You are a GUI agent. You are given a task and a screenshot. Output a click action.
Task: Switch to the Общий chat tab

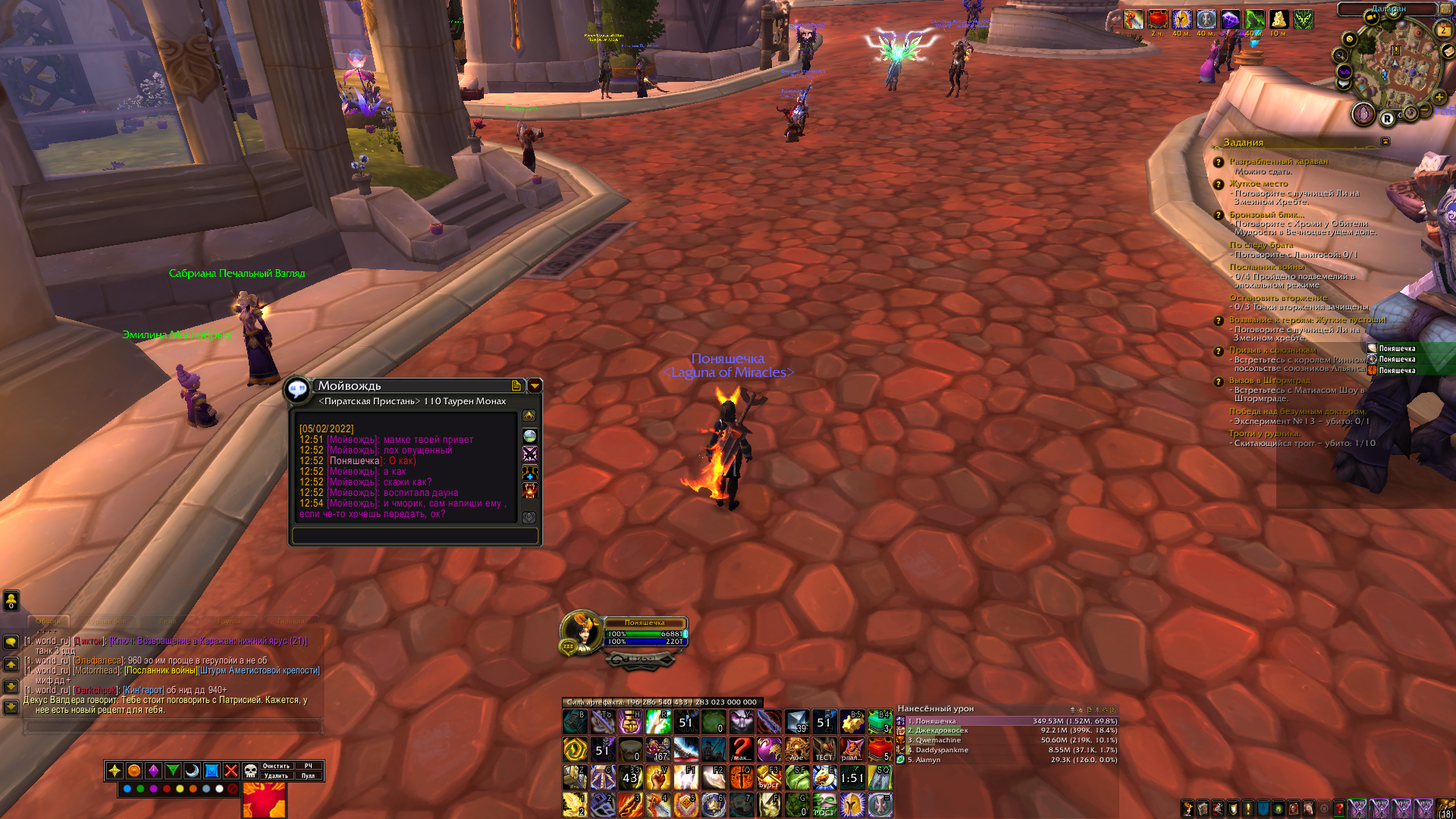coord(49,621)
